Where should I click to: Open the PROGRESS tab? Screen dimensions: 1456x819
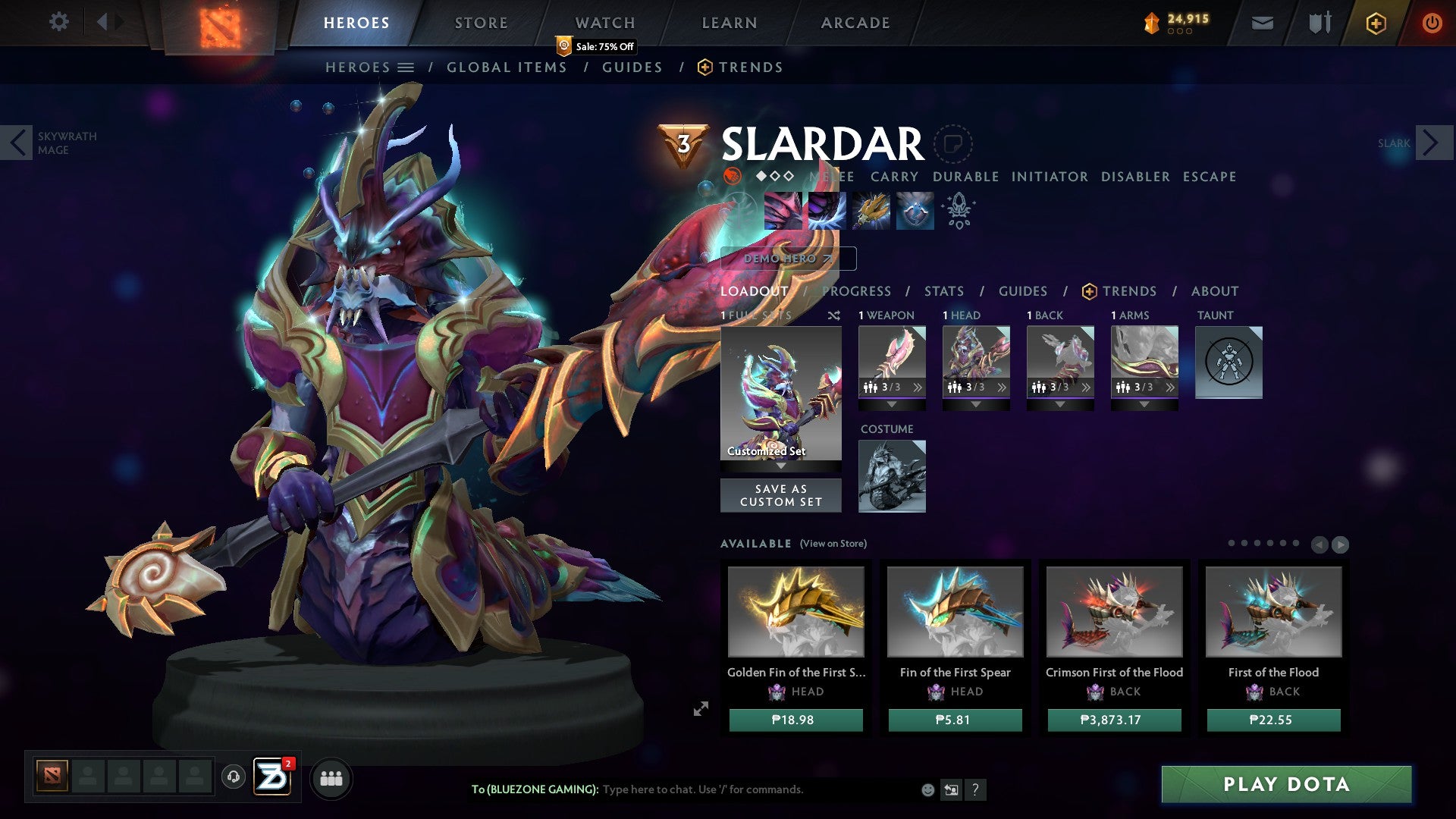point(855,290)
